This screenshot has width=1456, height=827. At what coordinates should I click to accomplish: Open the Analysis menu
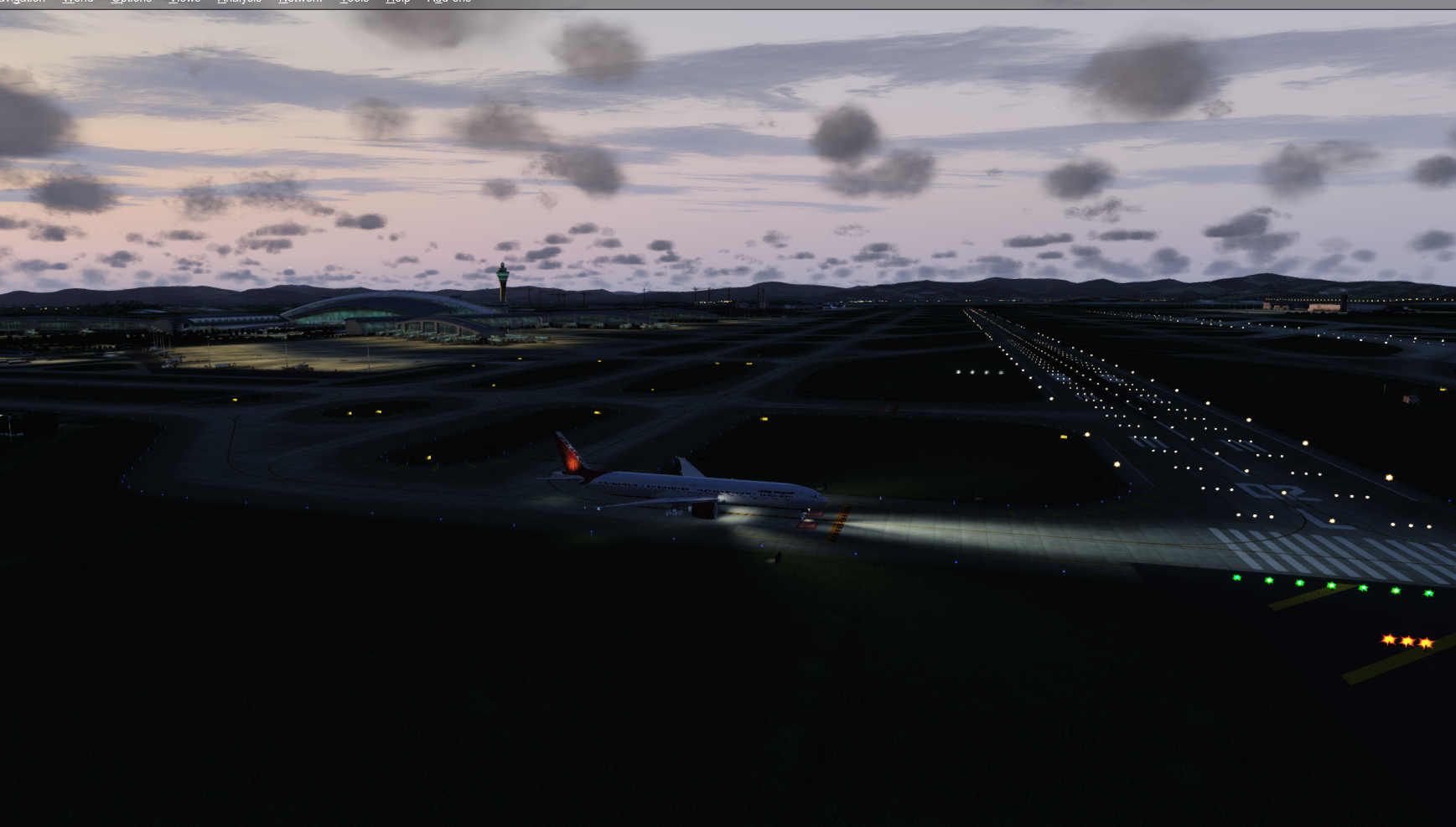(238, 3)
